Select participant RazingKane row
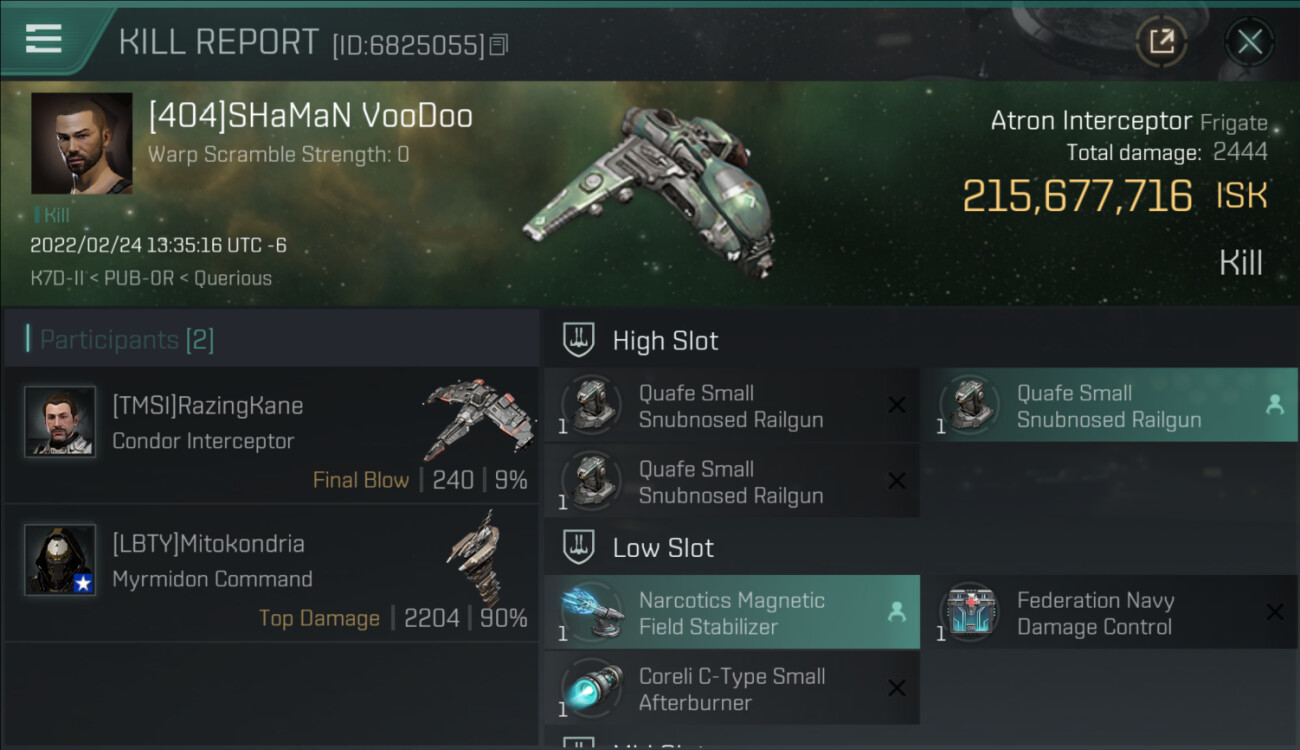1300x750 pixels. coord(271,435)
